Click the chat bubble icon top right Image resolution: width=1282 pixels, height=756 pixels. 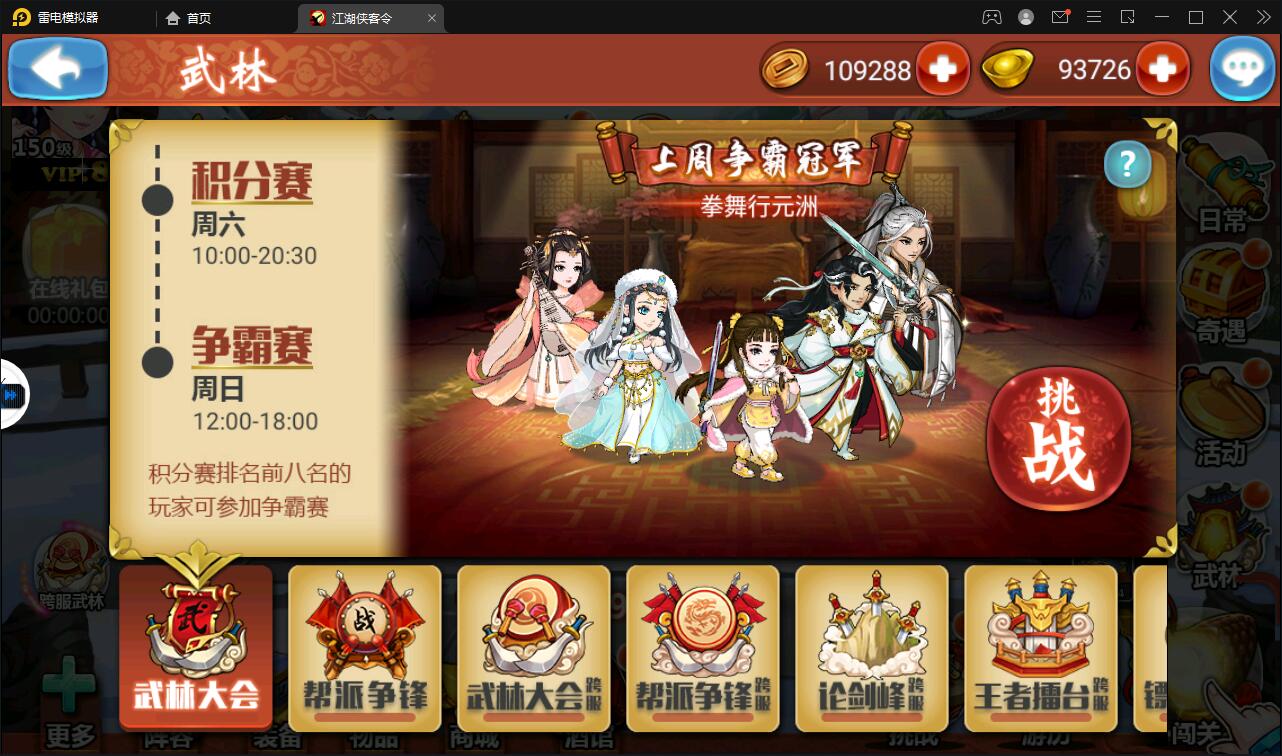click(x=1242, y=68)
